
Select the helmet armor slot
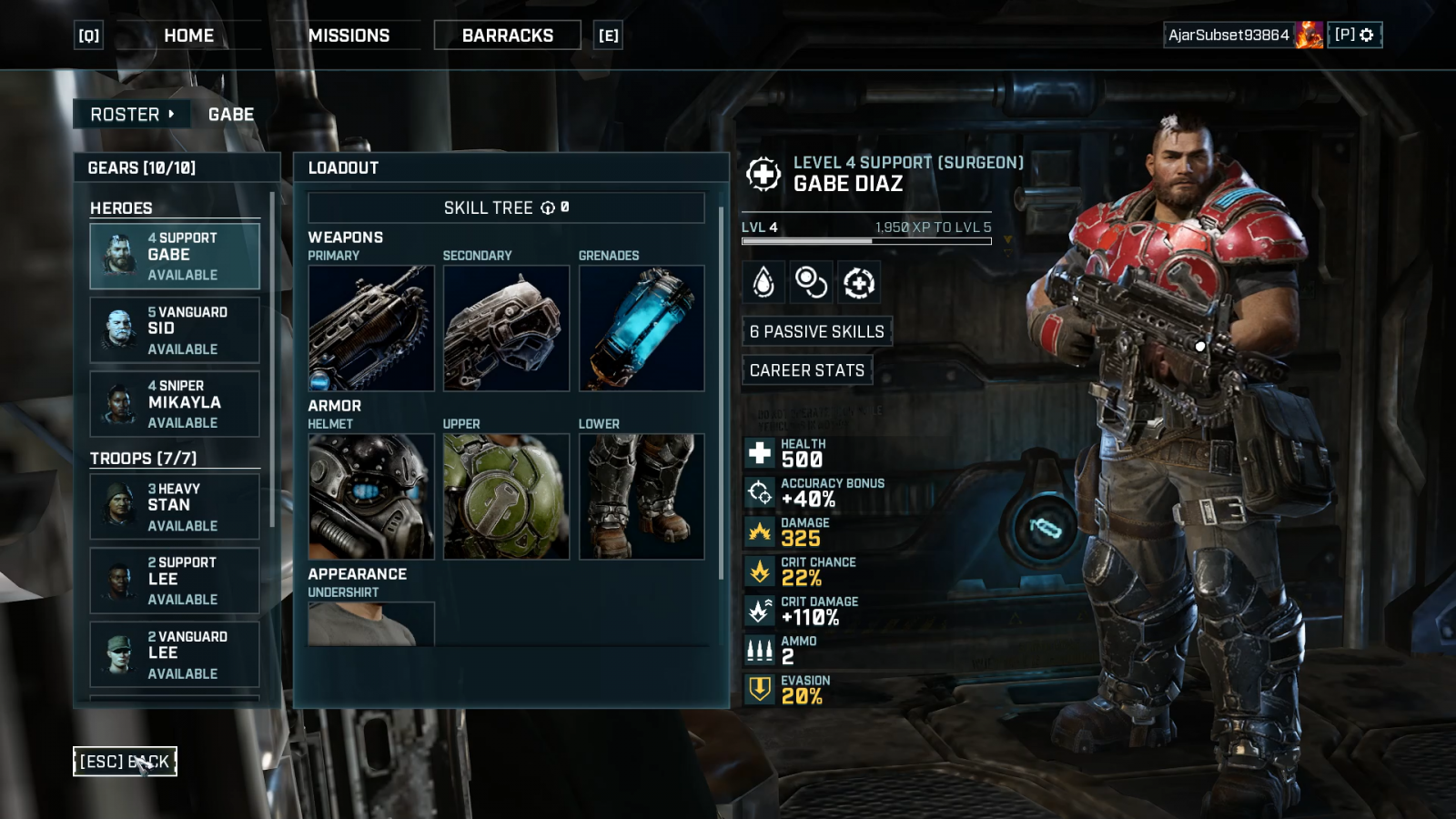[371, 496]
